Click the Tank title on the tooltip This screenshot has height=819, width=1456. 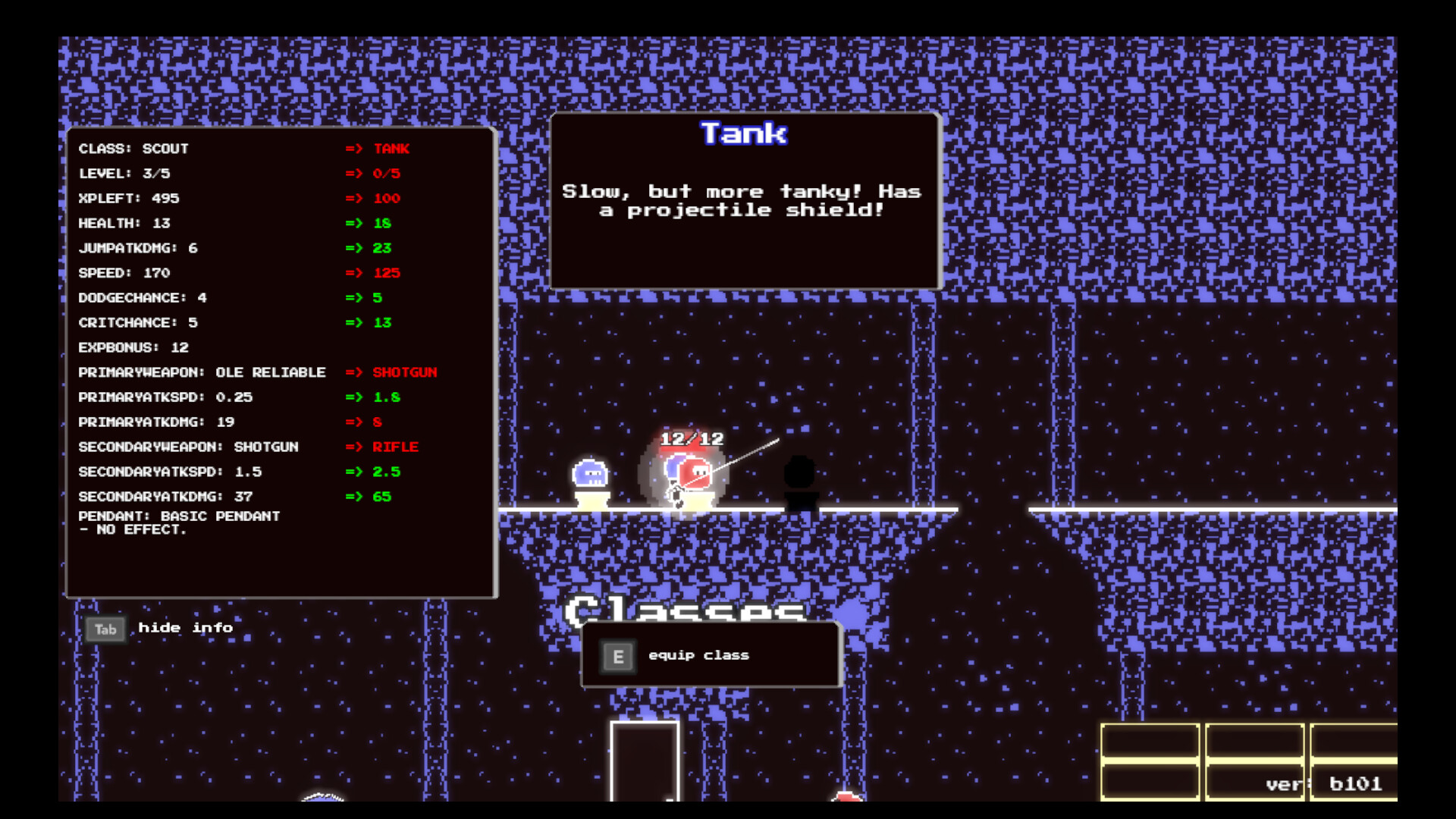[744, 133]
